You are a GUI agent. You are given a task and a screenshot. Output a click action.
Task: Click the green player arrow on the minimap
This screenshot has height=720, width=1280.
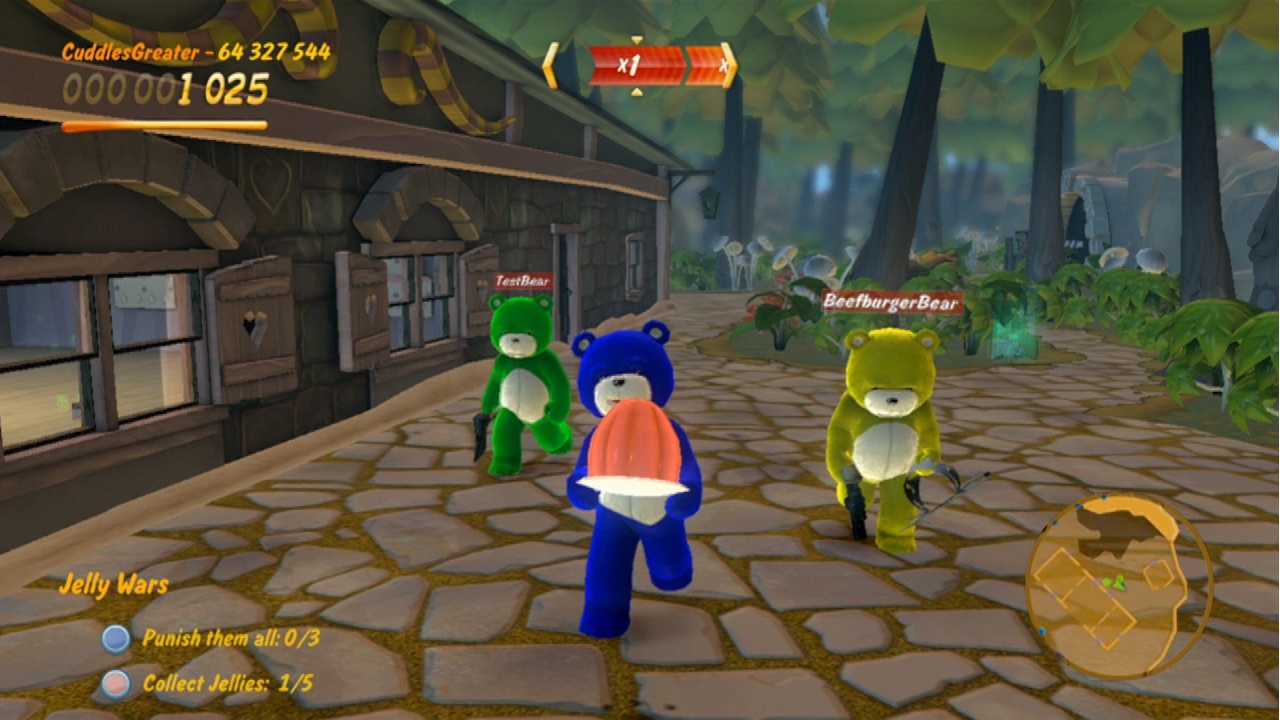[x=1119, y=585]
